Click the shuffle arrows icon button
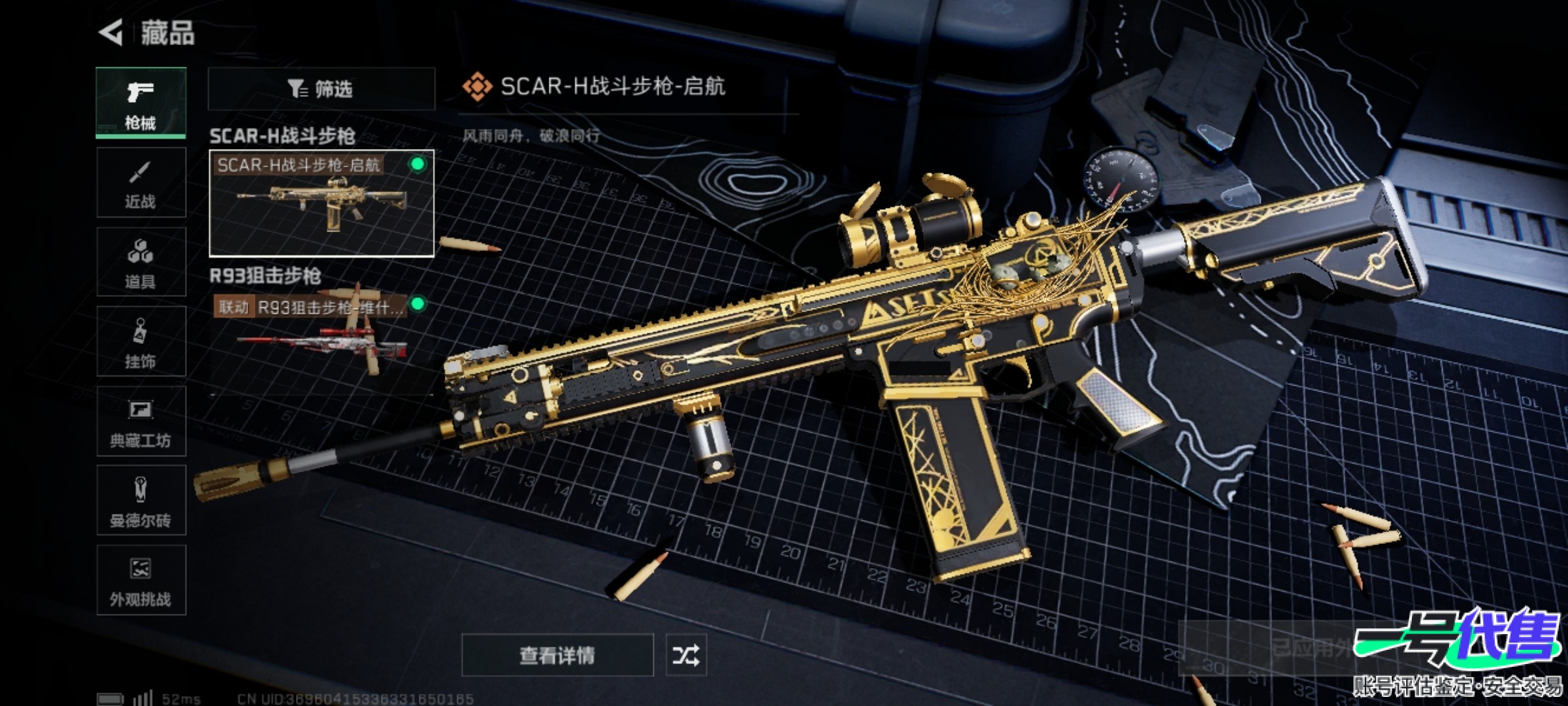This screenshot has width=1568, height=706. pyautogui.click(x=686, y=655)
